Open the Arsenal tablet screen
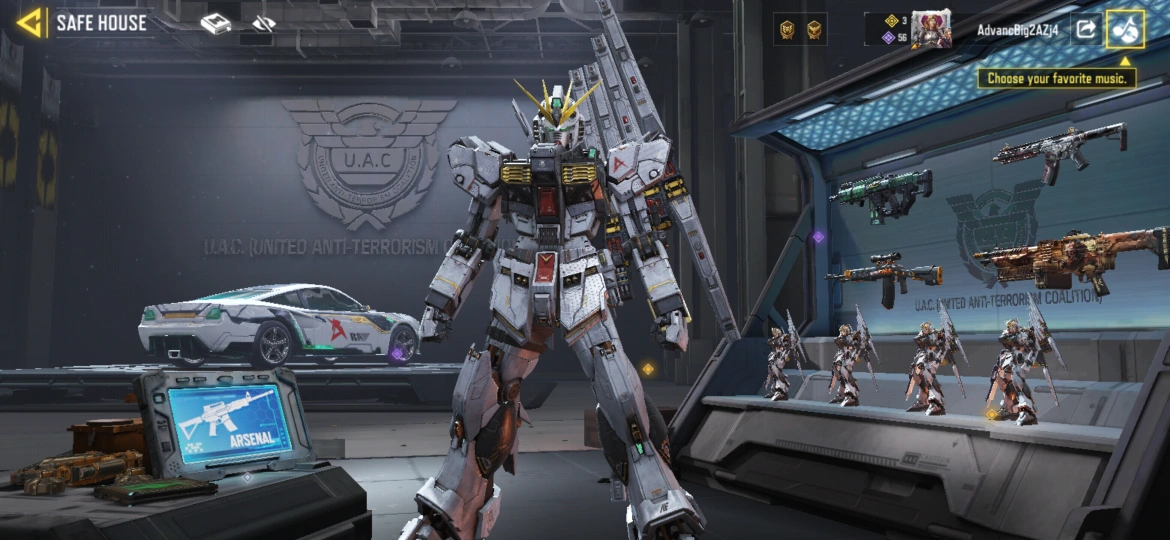 pos(229,417)
